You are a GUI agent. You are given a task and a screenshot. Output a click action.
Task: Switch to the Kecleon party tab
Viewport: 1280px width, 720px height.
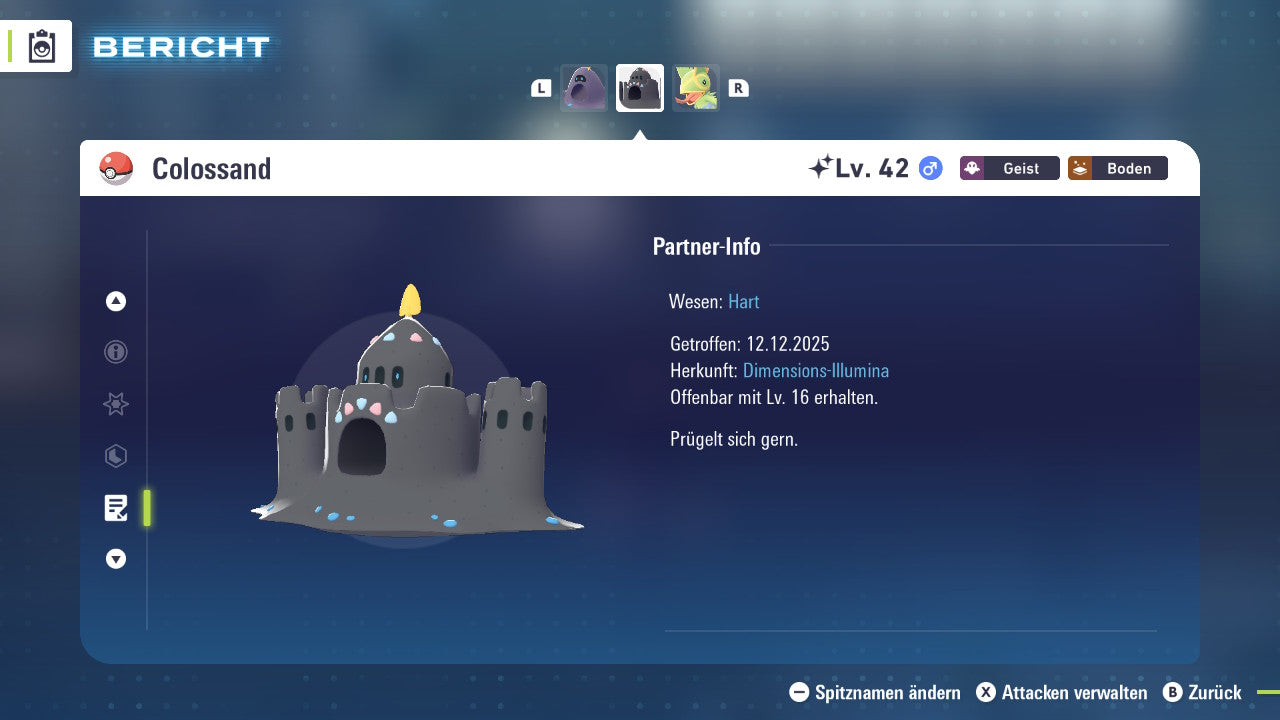[695, 88]
